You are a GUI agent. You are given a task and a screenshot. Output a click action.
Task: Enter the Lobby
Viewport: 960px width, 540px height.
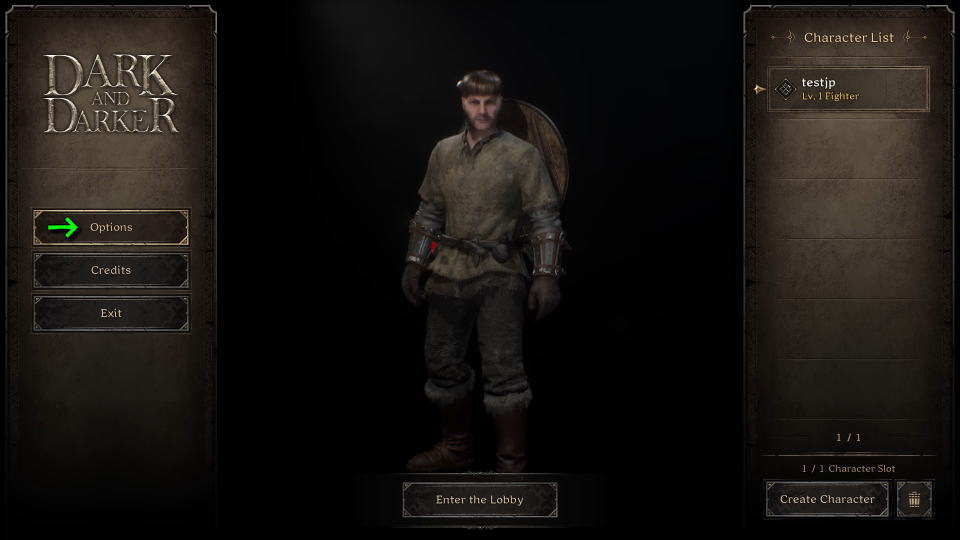point(479,500)
